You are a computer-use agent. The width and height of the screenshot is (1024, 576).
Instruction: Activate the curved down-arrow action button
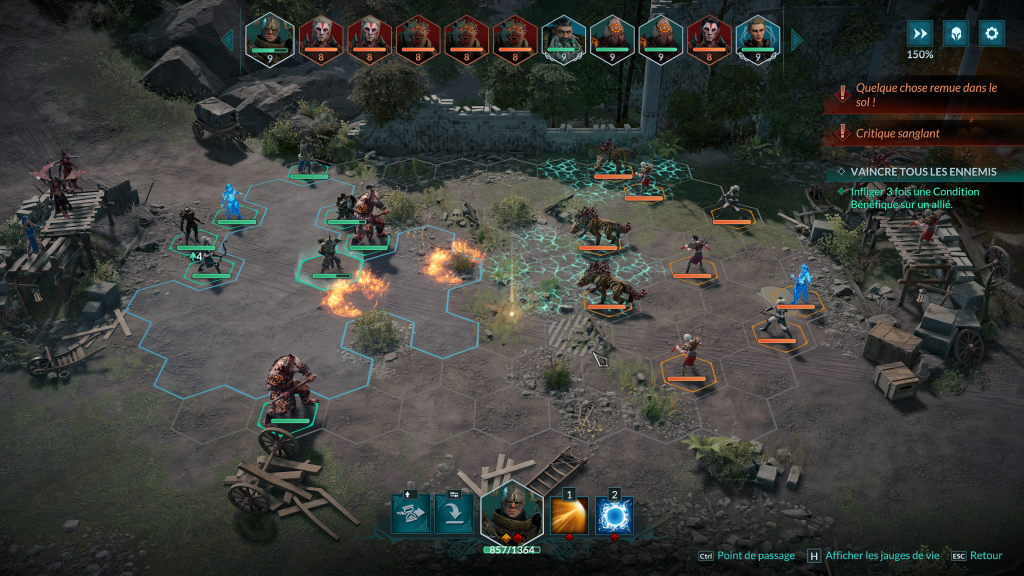coord(454,514)
